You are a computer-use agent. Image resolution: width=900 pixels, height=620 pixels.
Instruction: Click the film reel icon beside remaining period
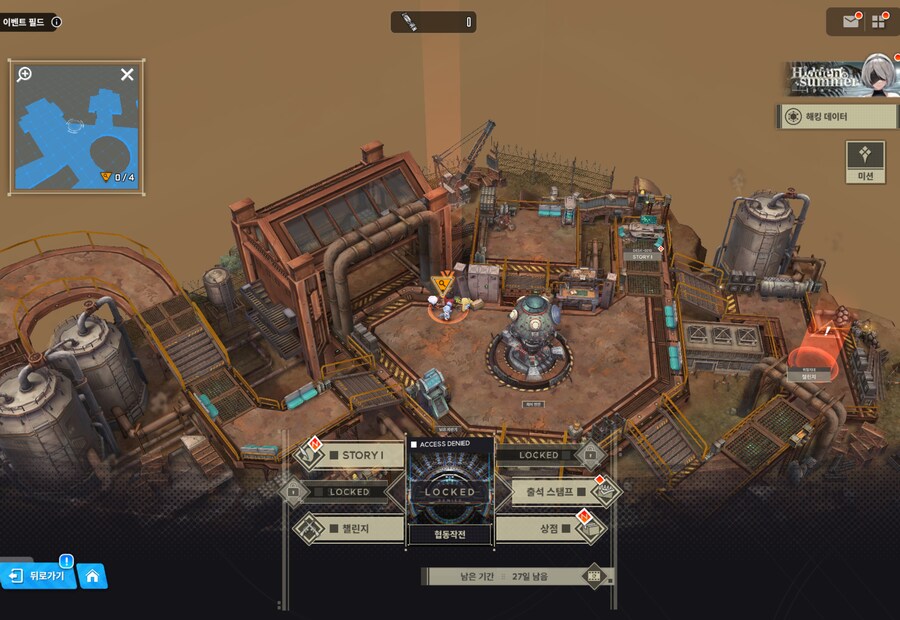pos(594,576)
